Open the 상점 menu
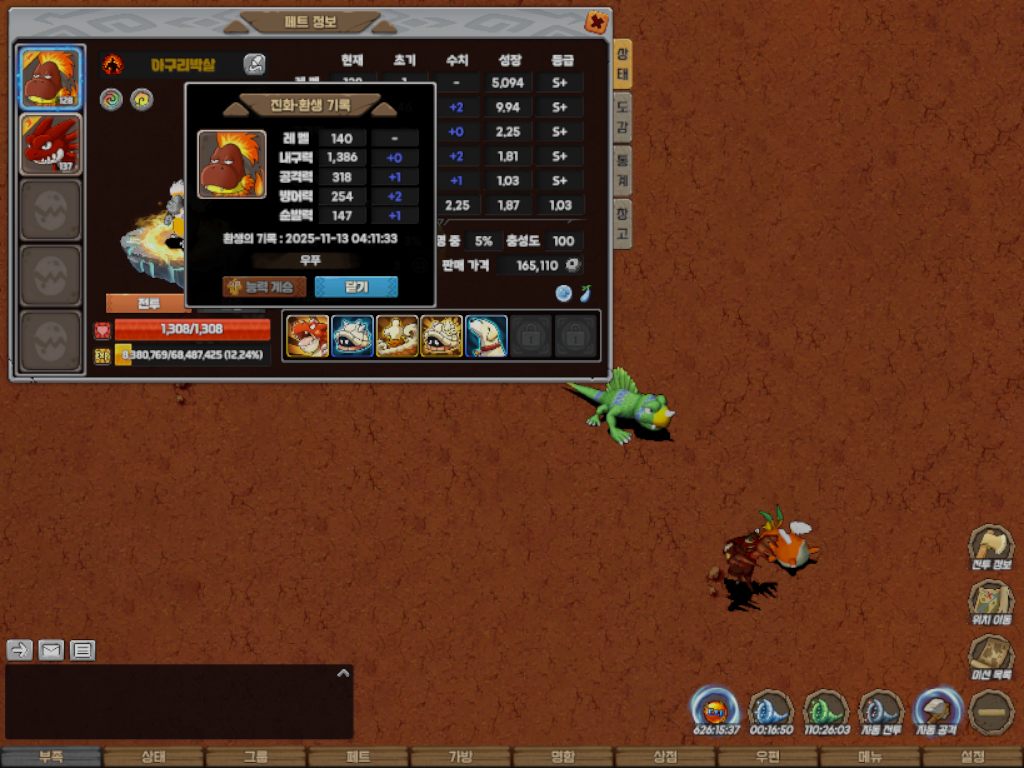 click(x=665, y=757)
